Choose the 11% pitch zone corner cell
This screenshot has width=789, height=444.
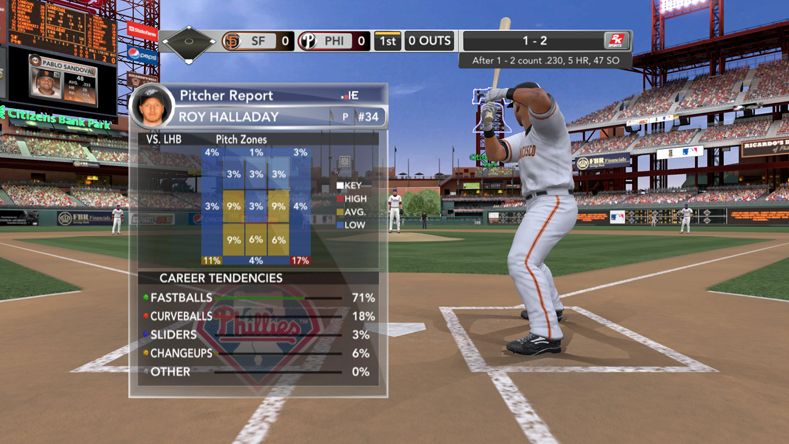[212, 261]
